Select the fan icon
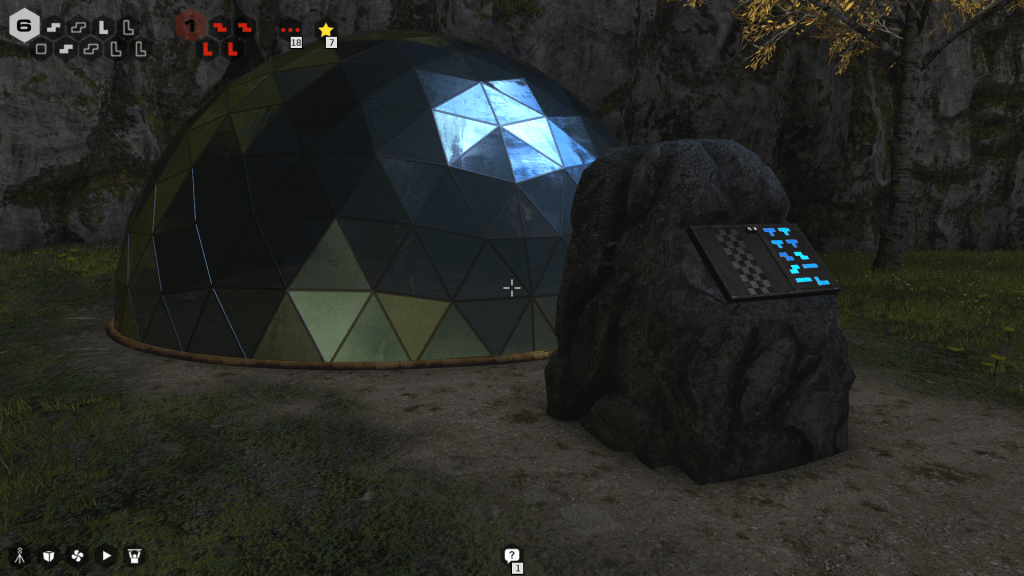 click(77, 556)
